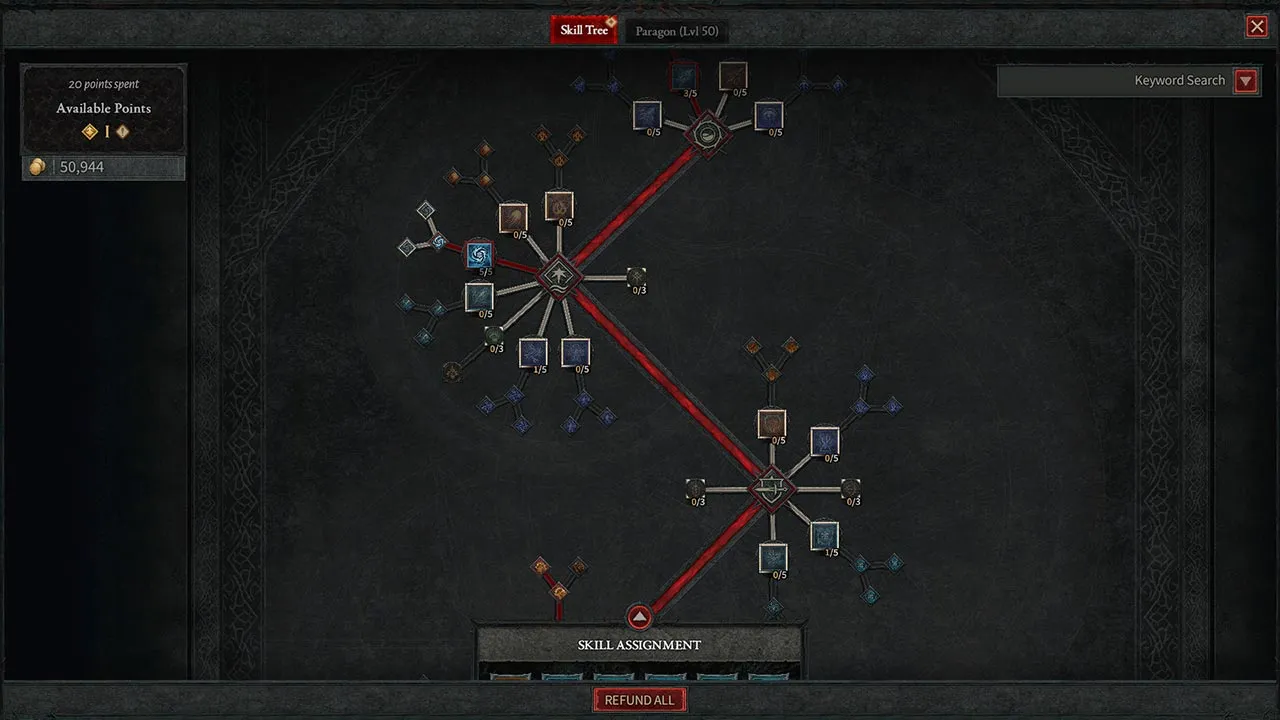1280x720 pixels.
Task: Open the Paragon (Lvl 50) tab
Action: [677, 29]
